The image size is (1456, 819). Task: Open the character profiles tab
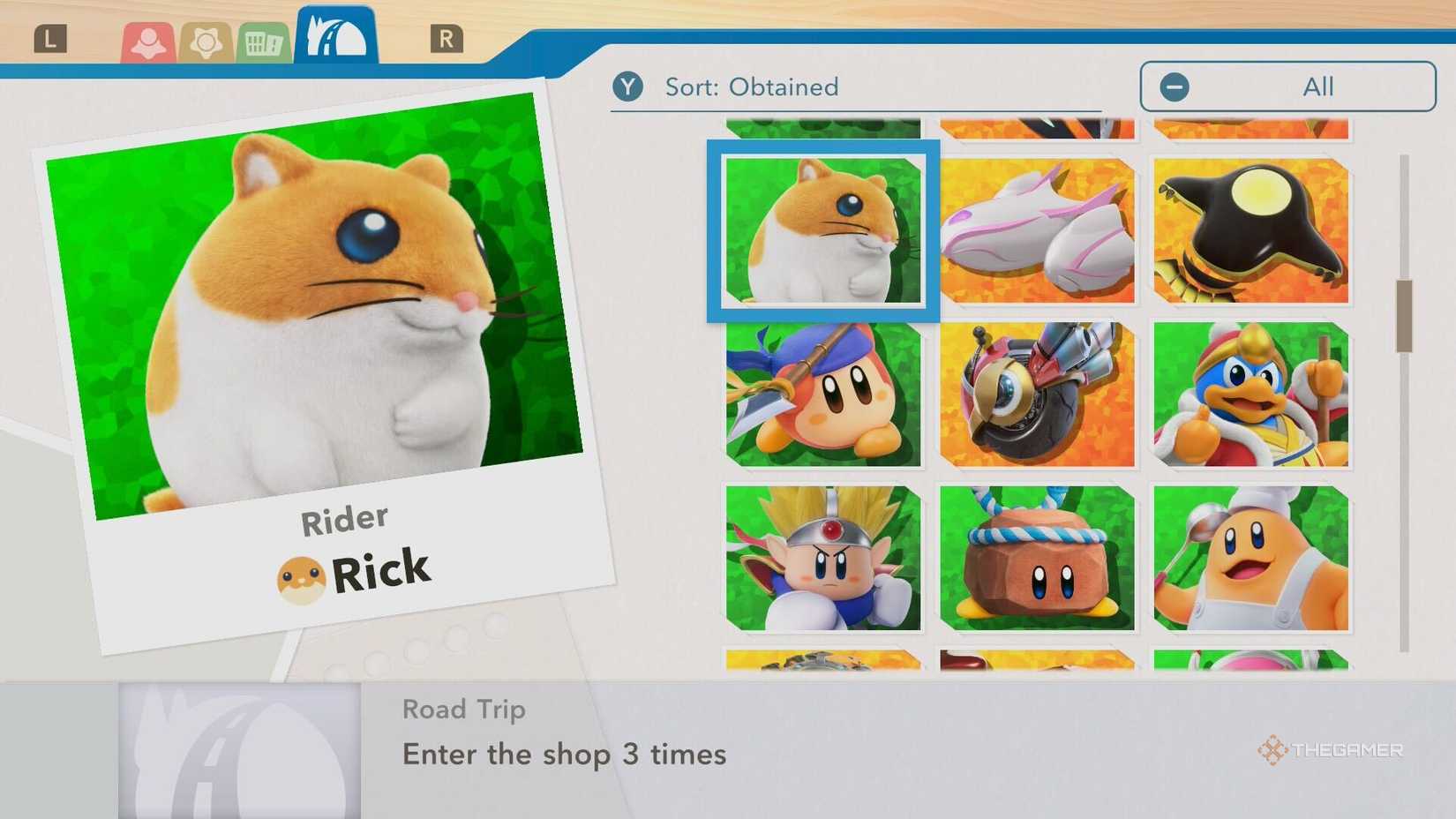tap(150, 40)
